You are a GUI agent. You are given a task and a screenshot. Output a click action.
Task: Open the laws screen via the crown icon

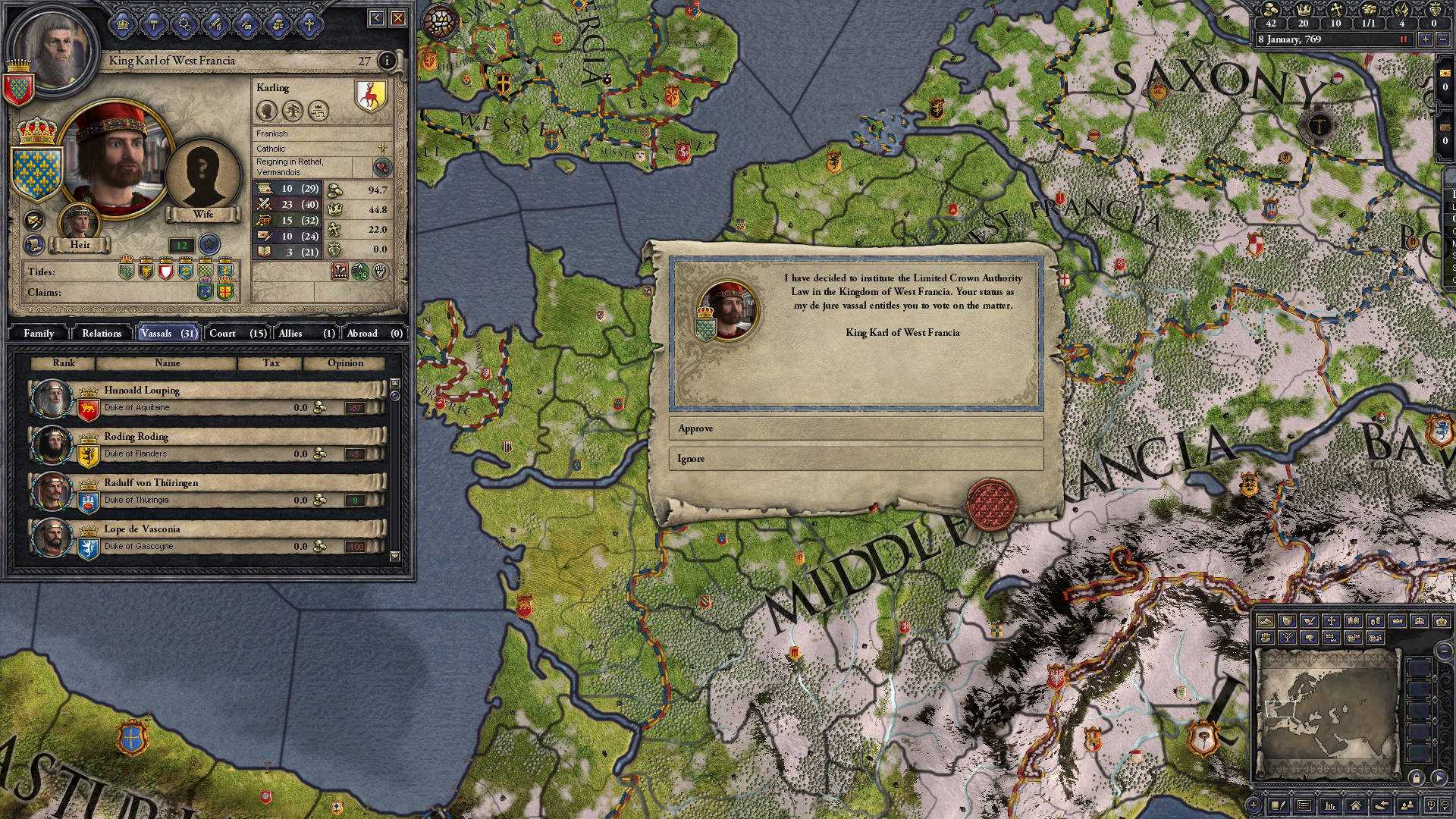click(x=124, y=25)
